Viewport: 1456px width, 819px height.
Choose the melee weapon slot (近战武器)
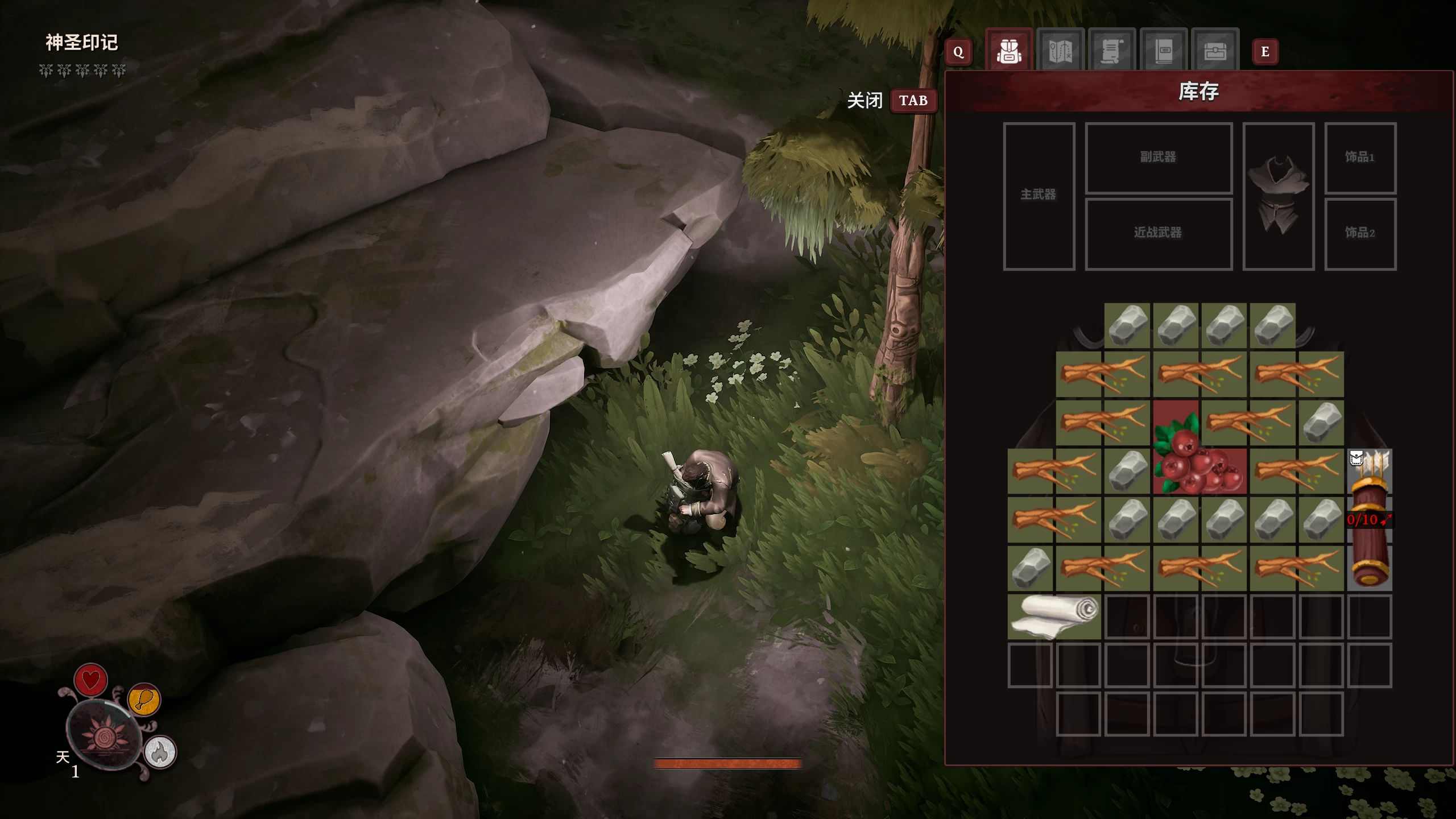click(1159, 233)
